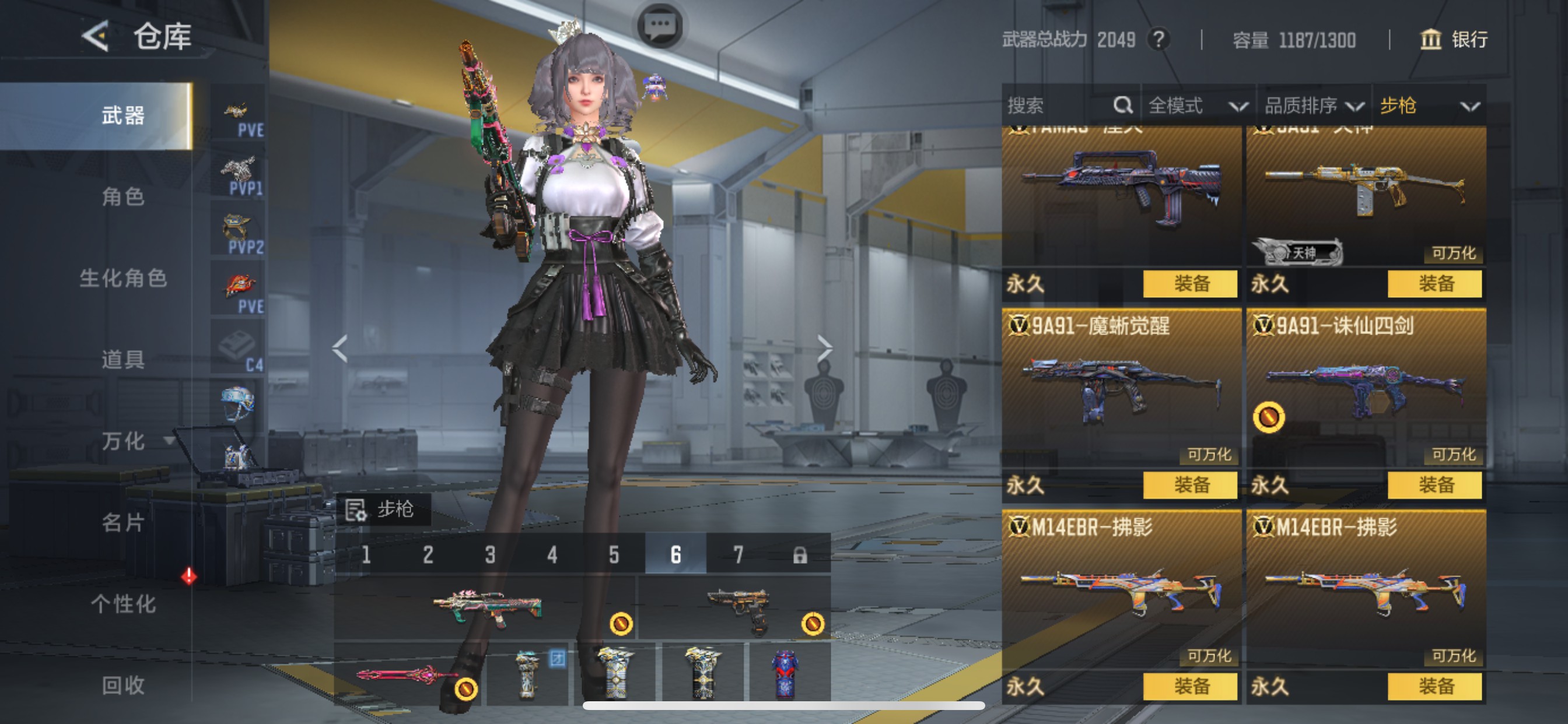Open the bank (银行) icon at top right
The height and width of the screenshot is (724, 1568).
(x=1430, y=41)
